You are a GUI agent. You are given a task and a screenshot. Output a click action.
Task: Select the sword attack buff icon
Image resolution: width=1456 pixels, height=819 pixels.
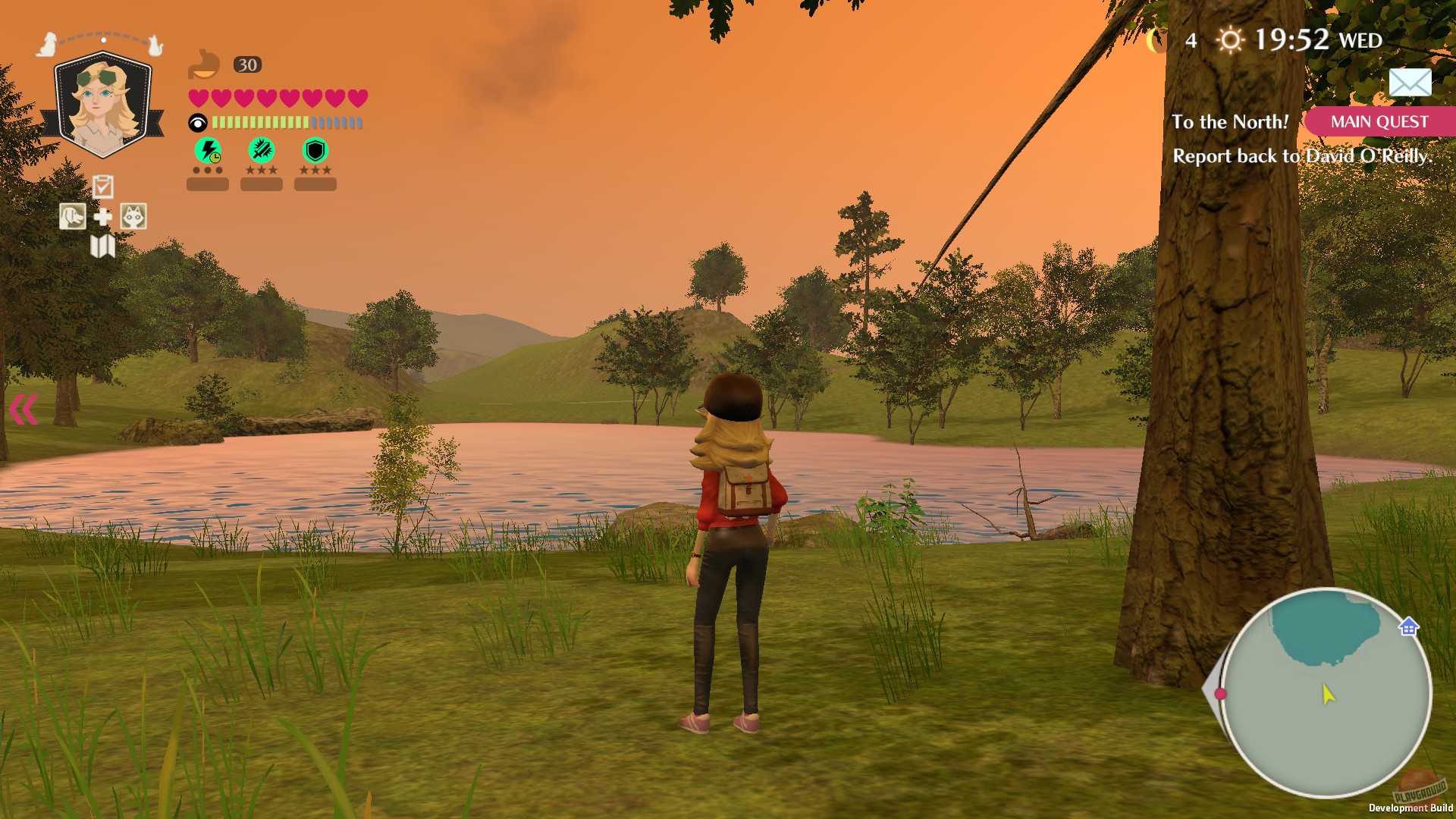261,151
